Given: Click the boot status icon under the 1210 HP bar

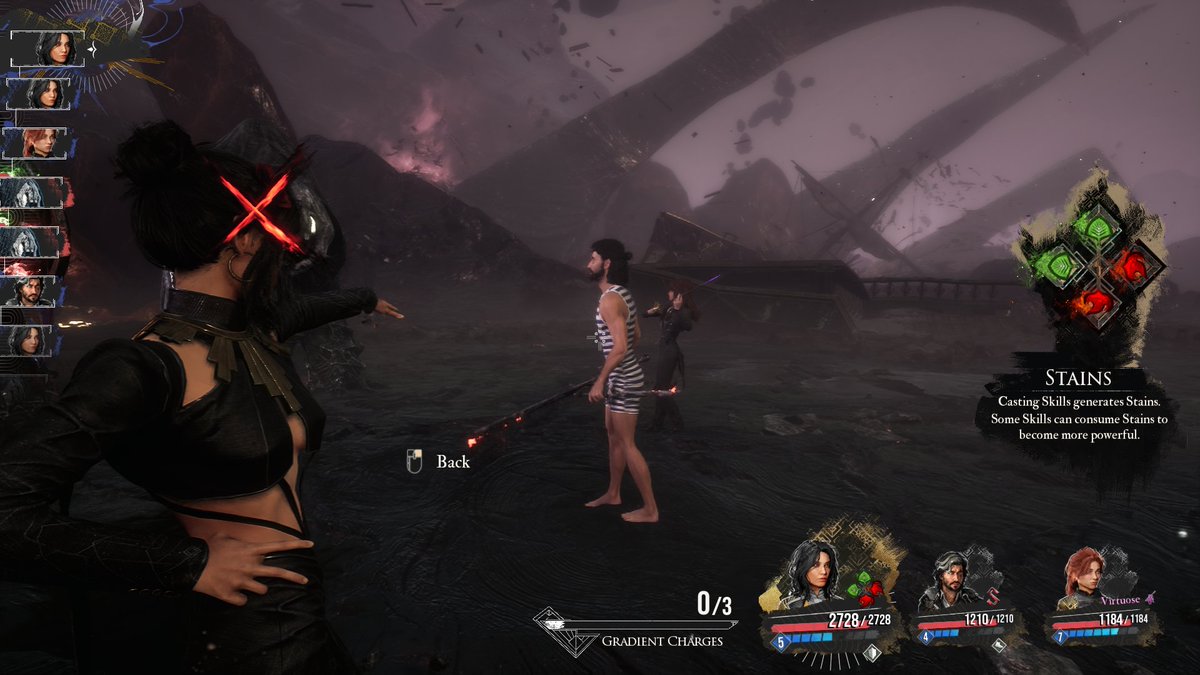Looking at the screenshot, I should (x=998, y=646).
